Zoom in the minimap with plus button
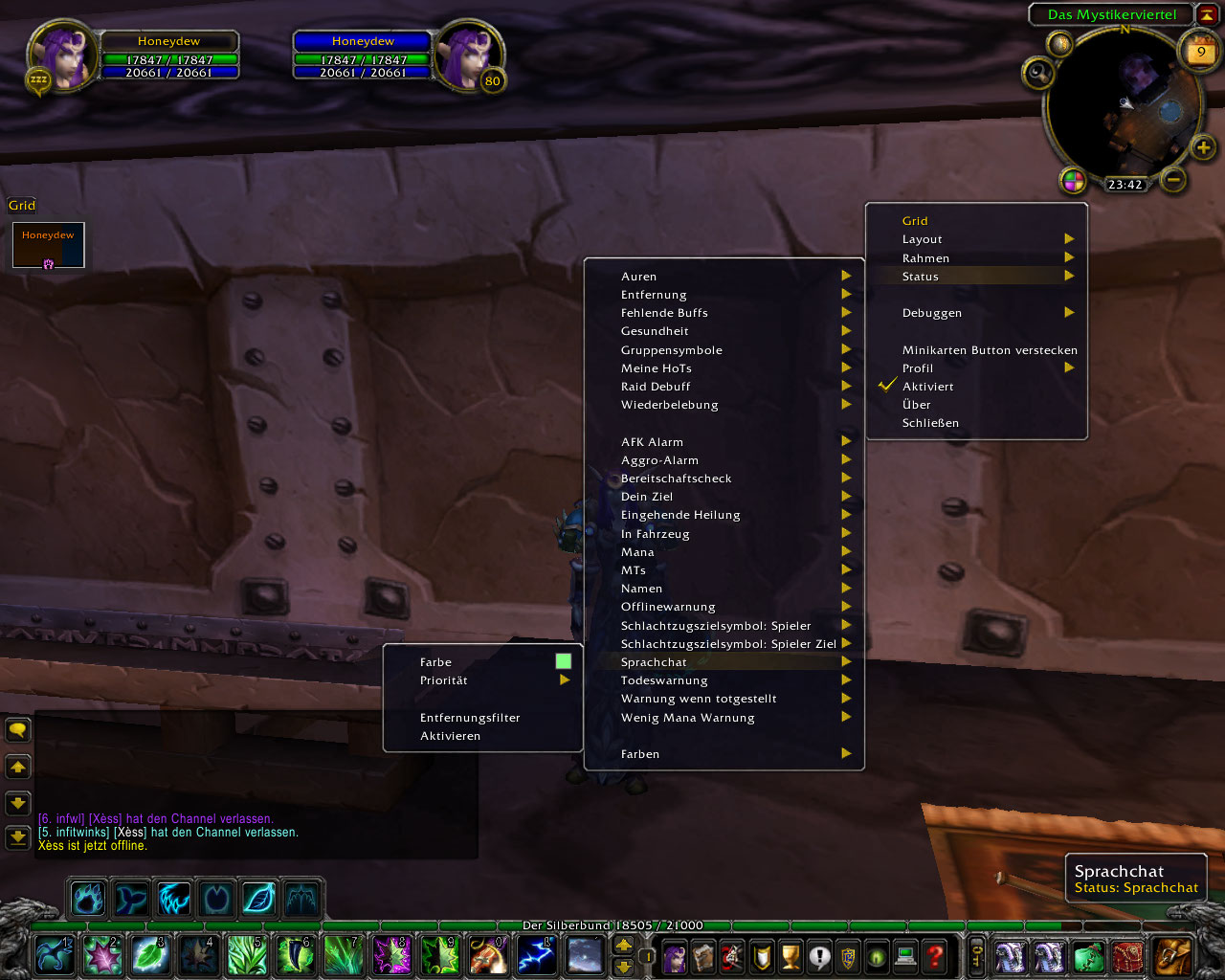This screenshot has height=980, width=1225. coord(1203,147)
